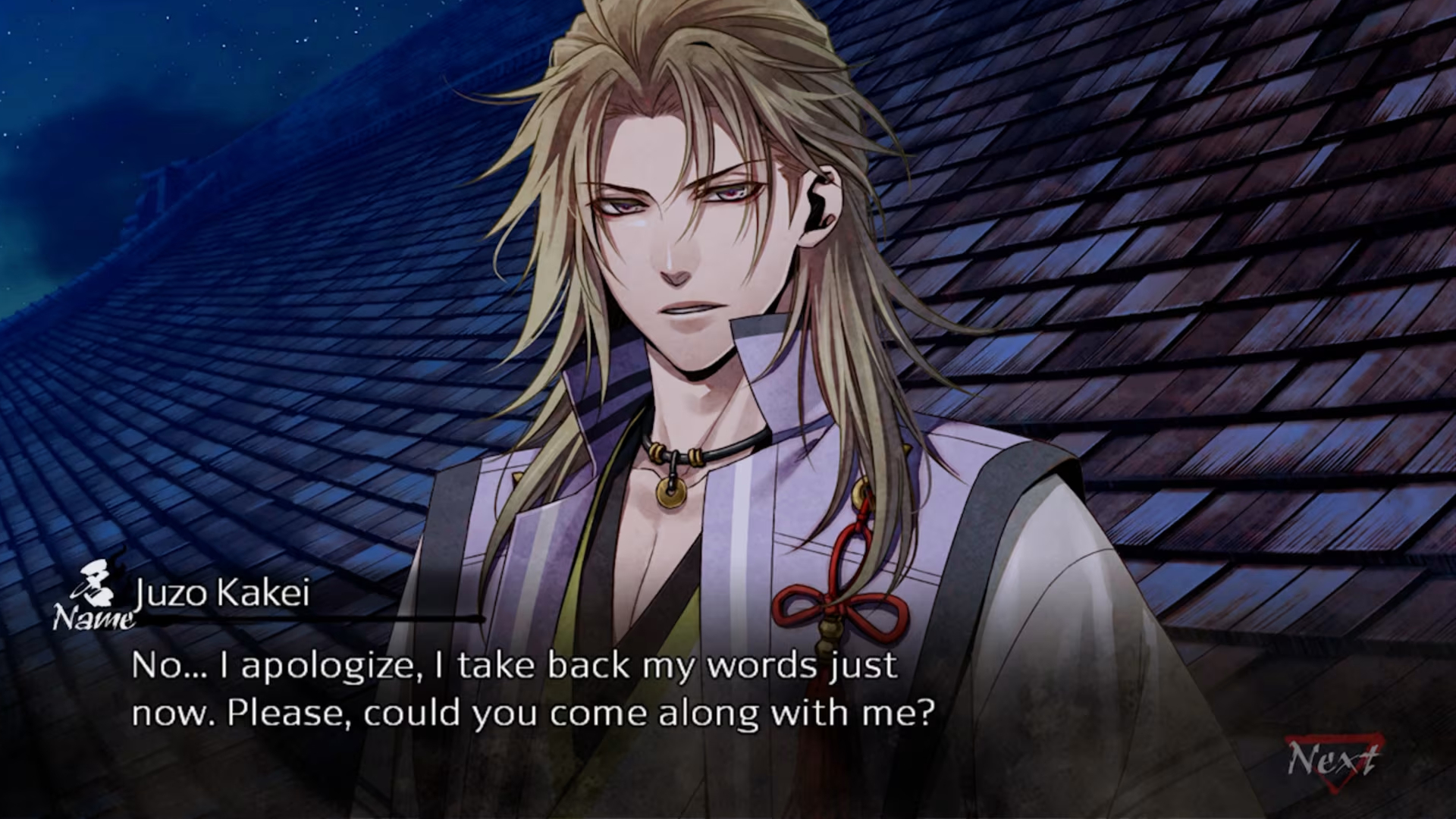1456x819 pixels.
Task: Advance dialogue with the Next button
Action: pyautogui.click(x=1332, y=761)
